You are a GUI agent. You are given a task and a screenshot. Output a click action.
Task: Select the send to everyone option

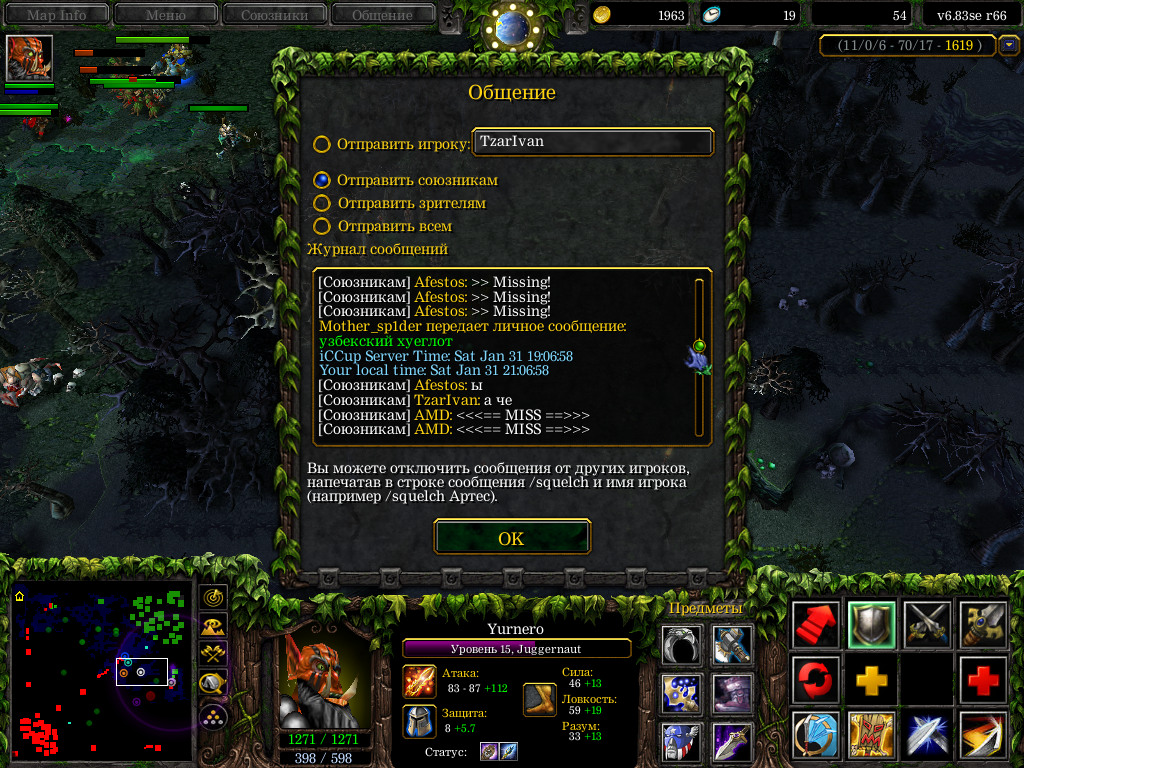click(321, 226)
